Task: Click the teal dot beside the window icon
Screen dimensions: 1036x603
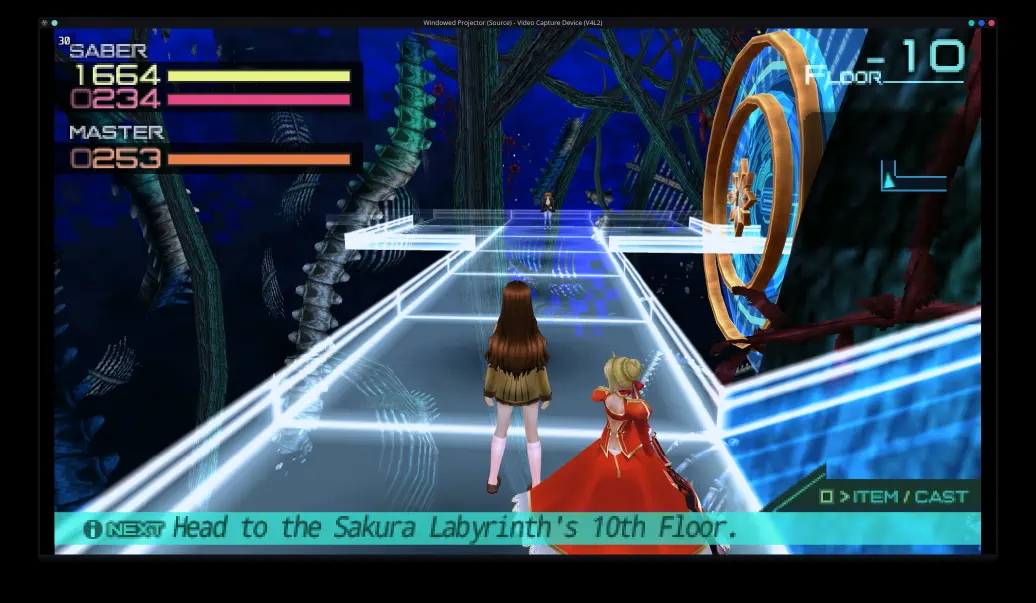Action: (x=54, y=23)
